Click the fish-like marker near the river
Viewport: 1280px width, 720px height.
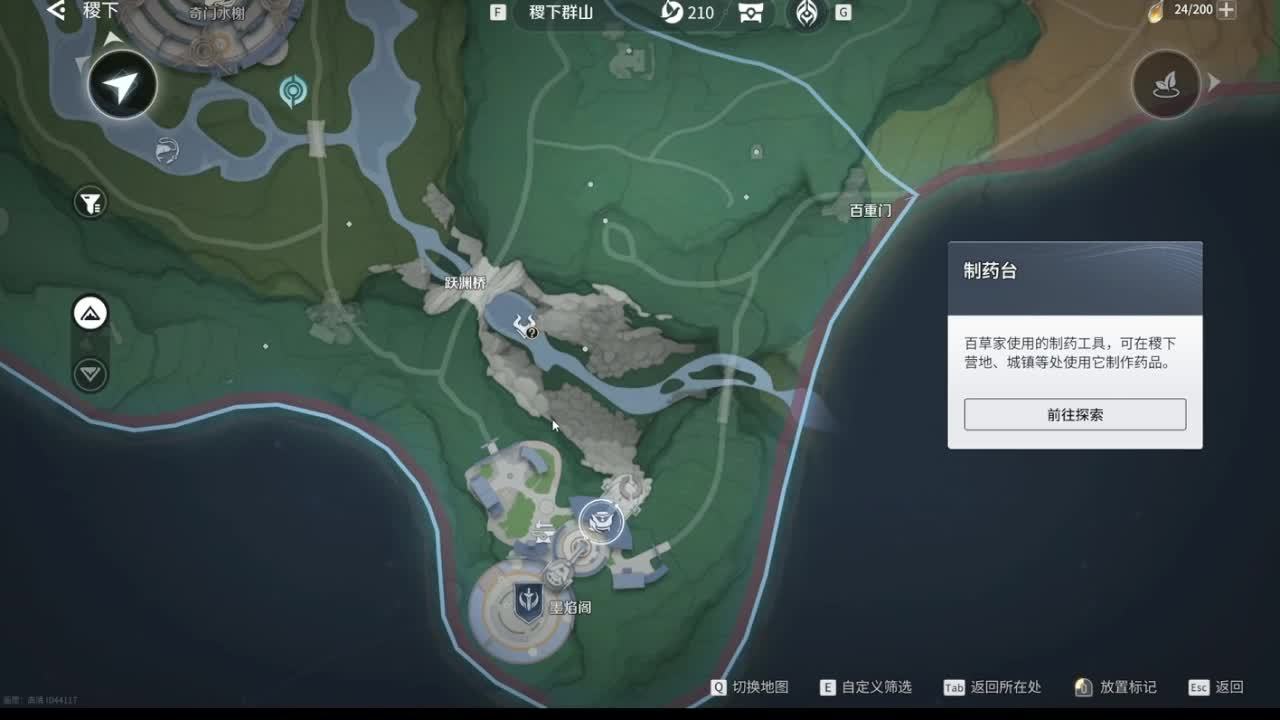click(167, 150)
